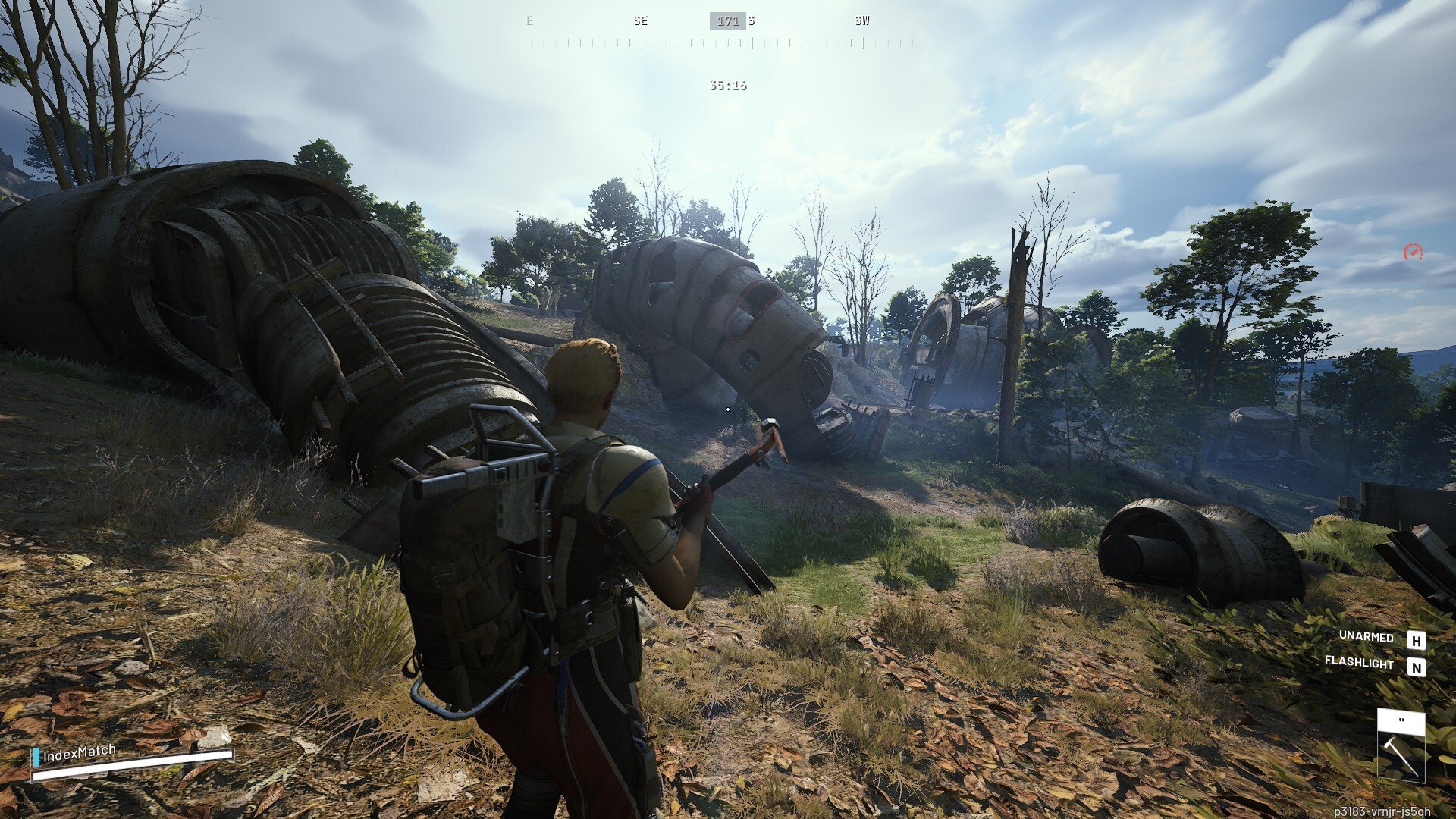This screenshot has height=819, width=1456.
Task: Click the IndexMatch player name tag
Action: pyautogui.click(x=79, y=753)
